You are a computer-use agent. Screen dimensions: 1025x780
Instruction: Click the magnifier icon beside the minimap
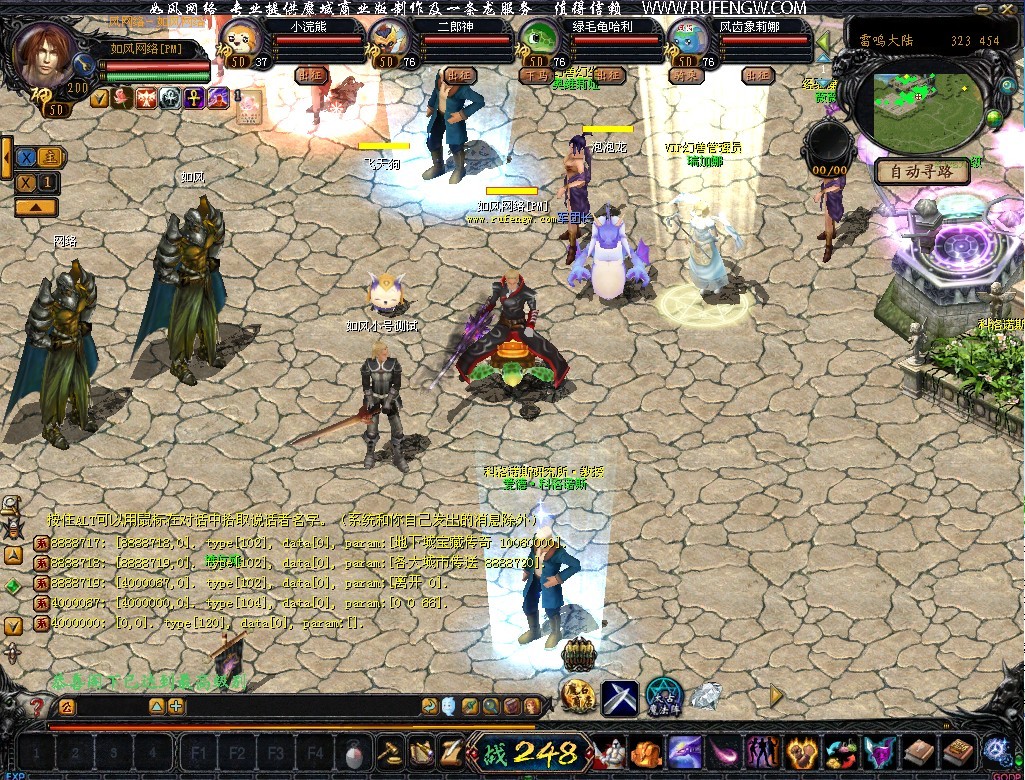[x=1007, y=86]
